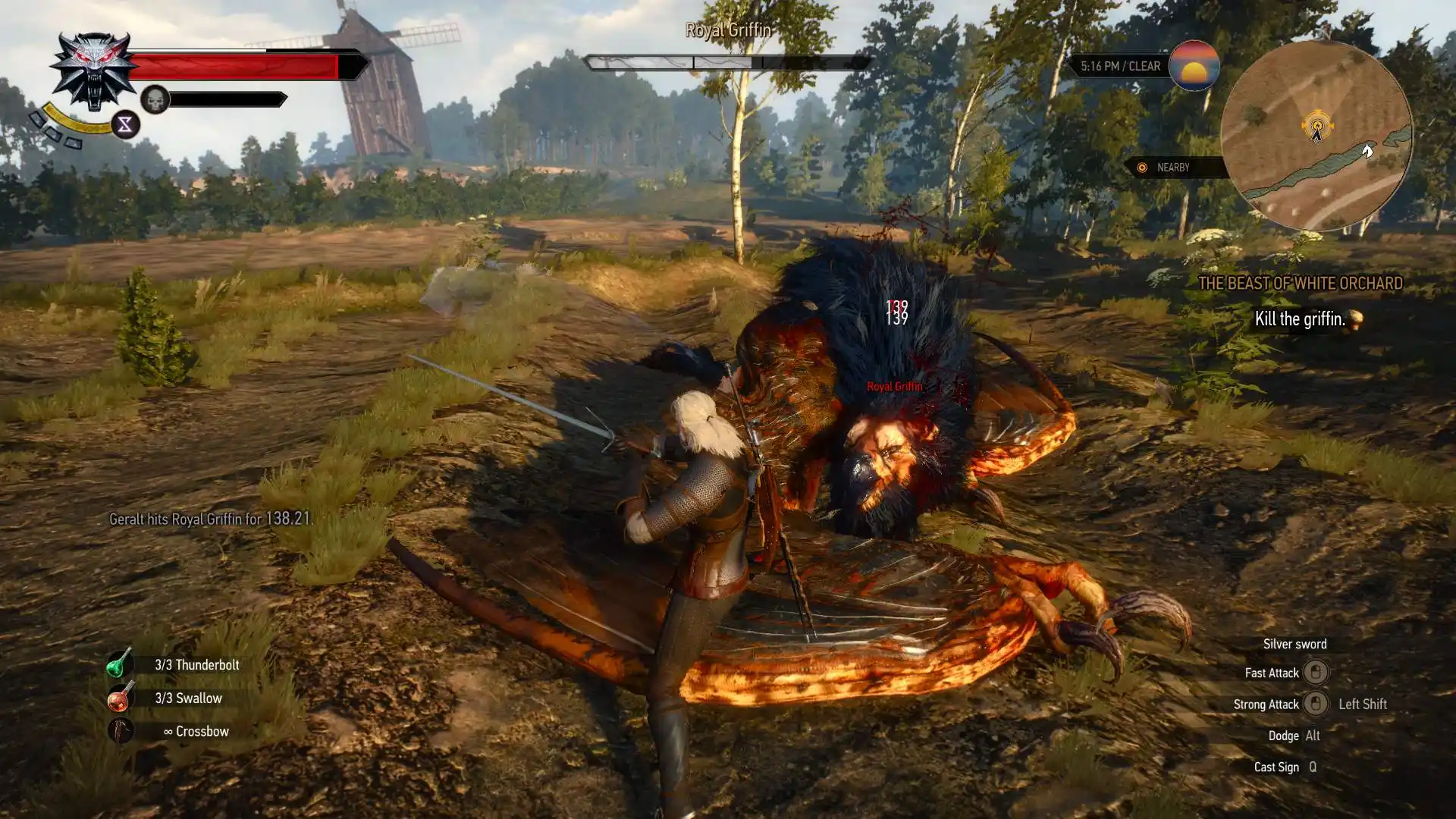The width and height of the screenshot is (1456, 819).
Task: Click the Swallow potion icon
Action: click(x=121, y=698)
